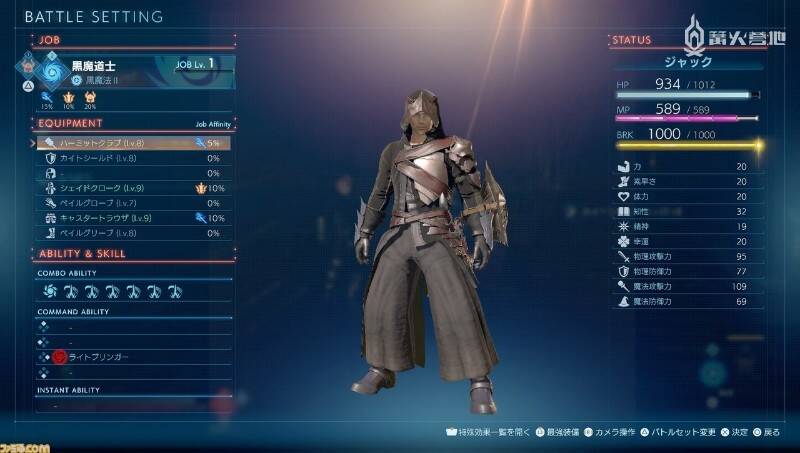Select the 黒魔道士 job entry
800x453 pixels.
120,68
